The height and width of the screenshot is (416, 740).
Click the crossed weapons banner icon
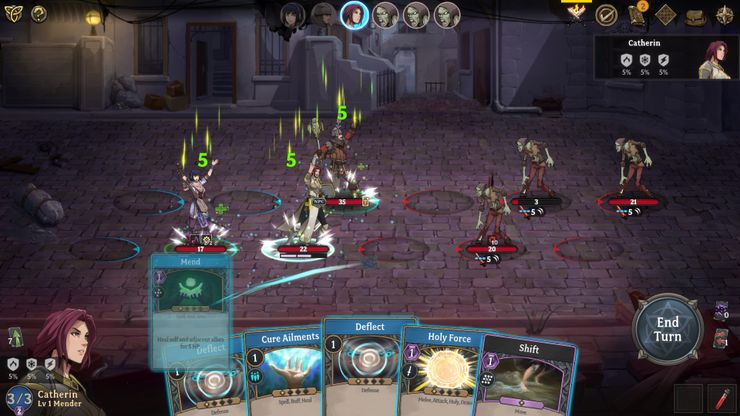(577, 14)
